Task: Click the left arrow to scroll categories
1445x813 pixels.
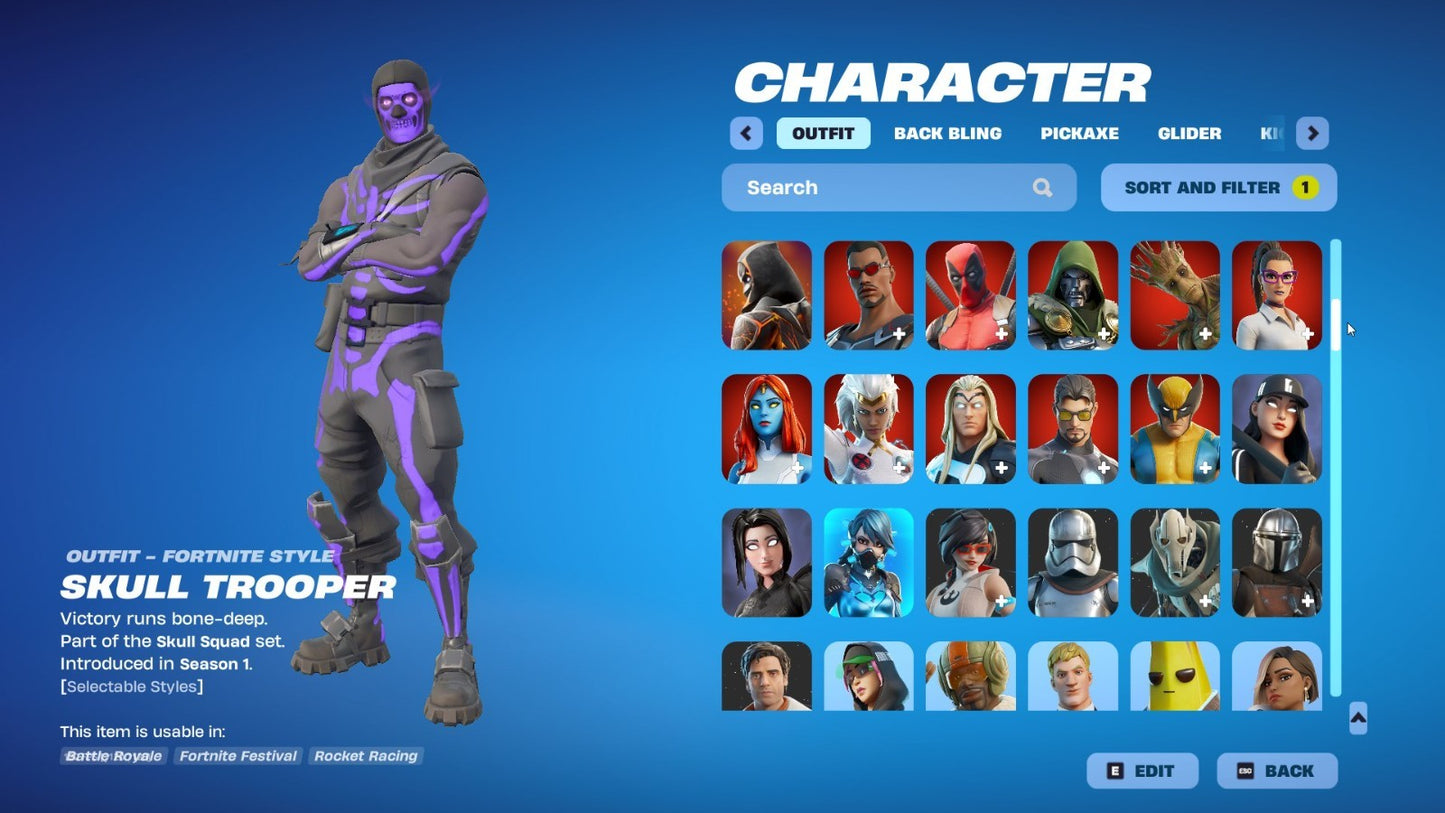Action: click(x=745, y=133)
